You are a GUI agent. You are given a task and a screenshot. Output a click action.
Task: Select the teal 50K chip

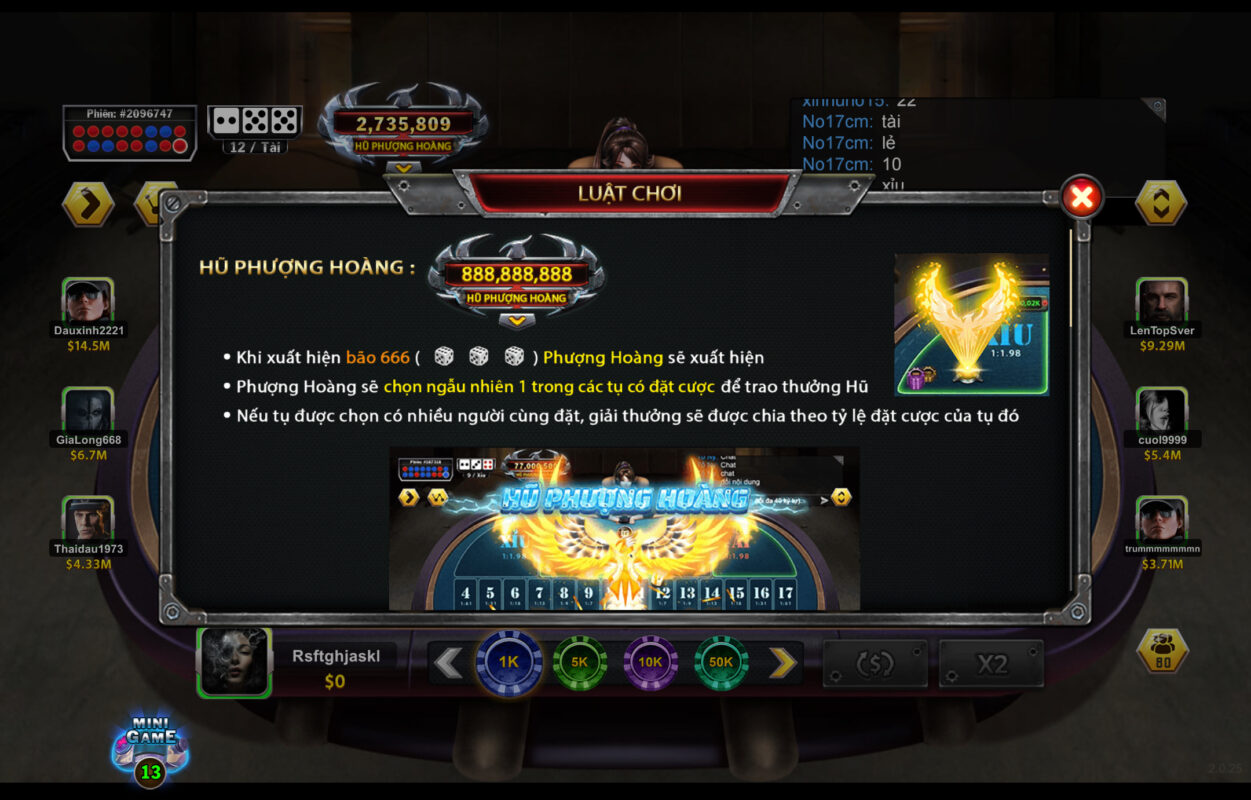[721, 662]
